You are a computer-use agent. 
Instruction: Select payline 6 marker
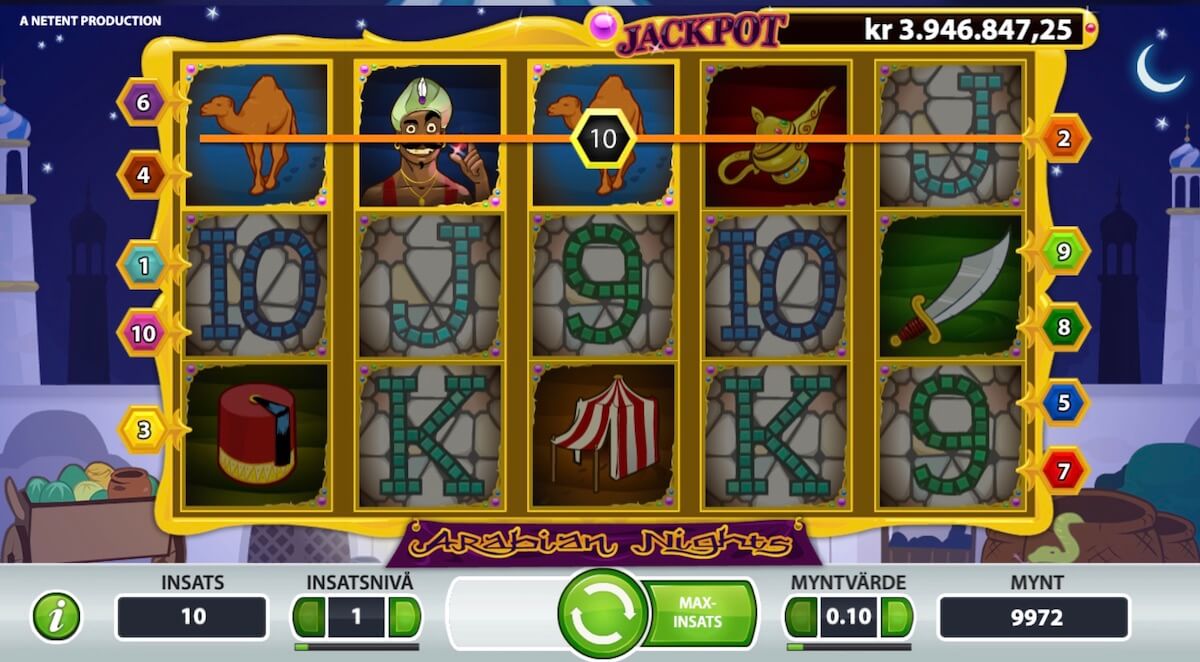(143, 102)
